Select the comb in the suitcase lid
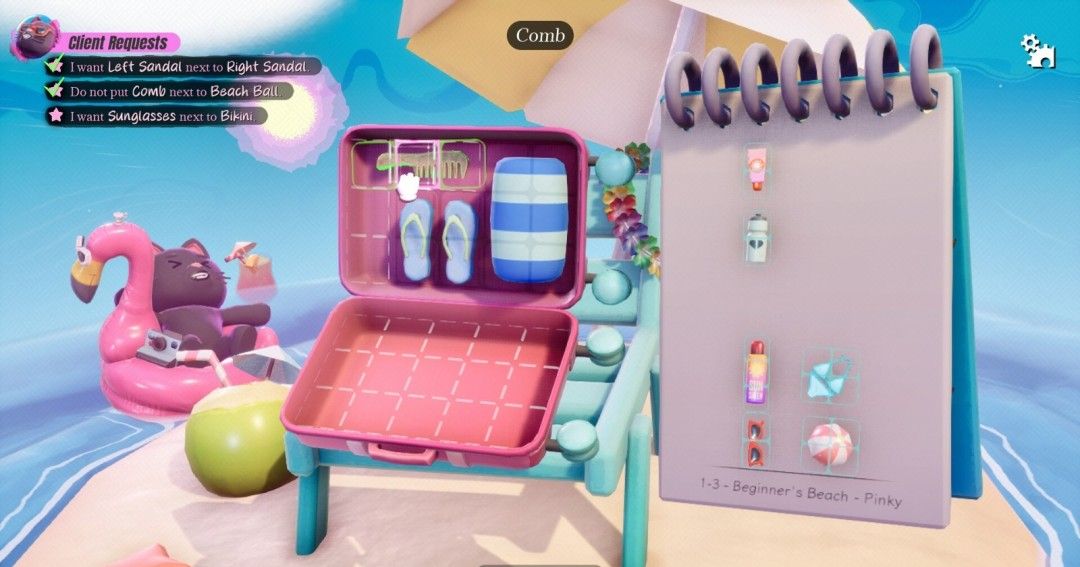 pos(437,165)
